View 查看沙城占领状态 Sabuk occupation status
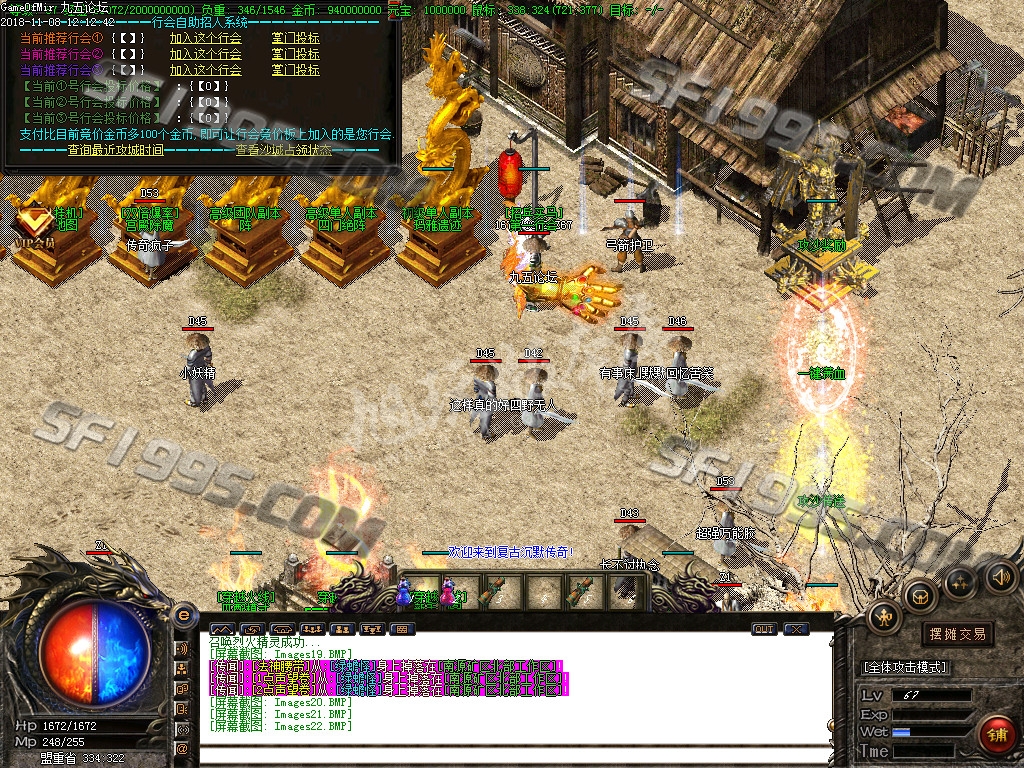The image size is (1024, 768). pos(283,150)
